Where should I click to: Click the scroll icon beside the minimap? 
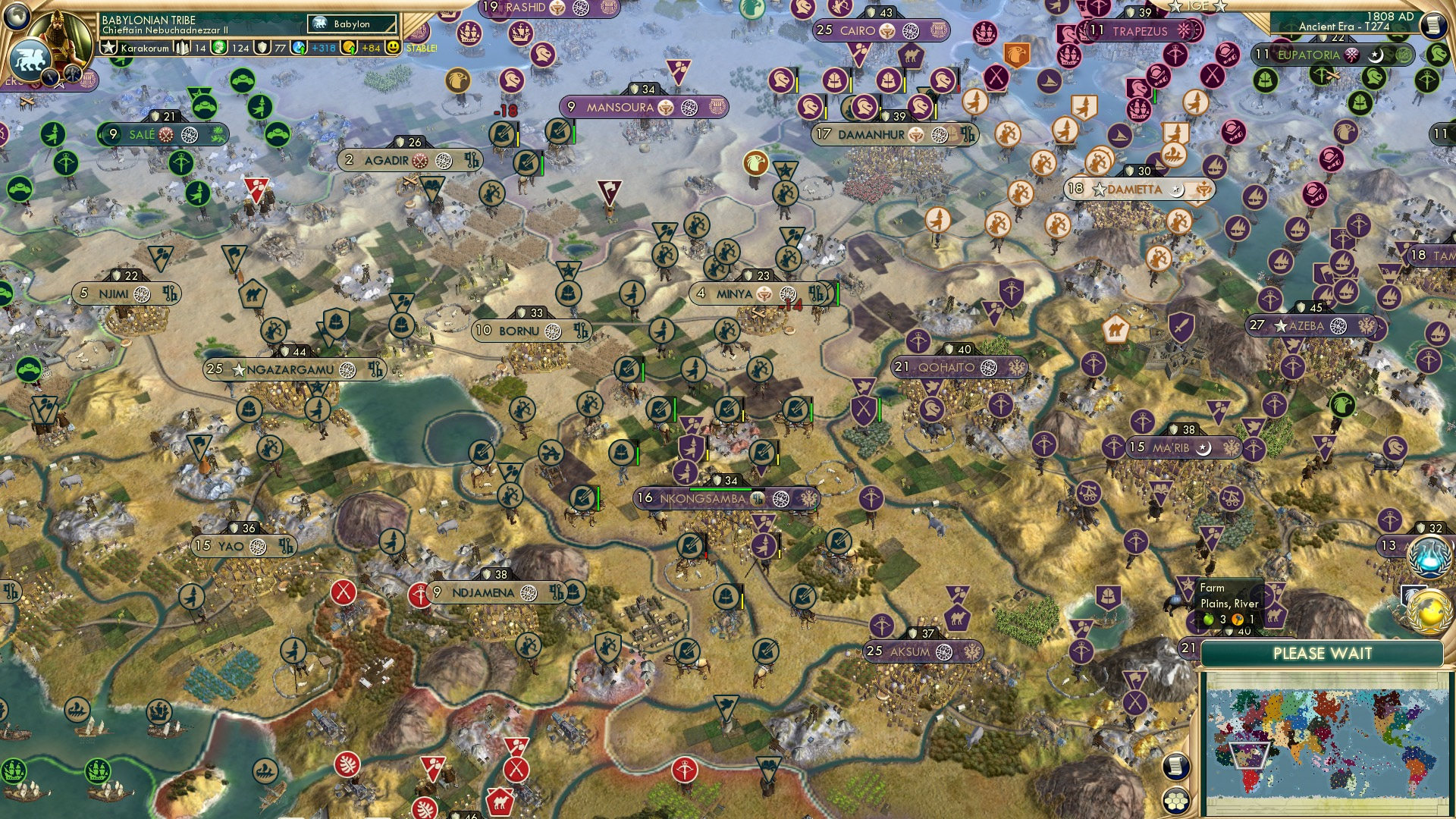pos(1175,767)
